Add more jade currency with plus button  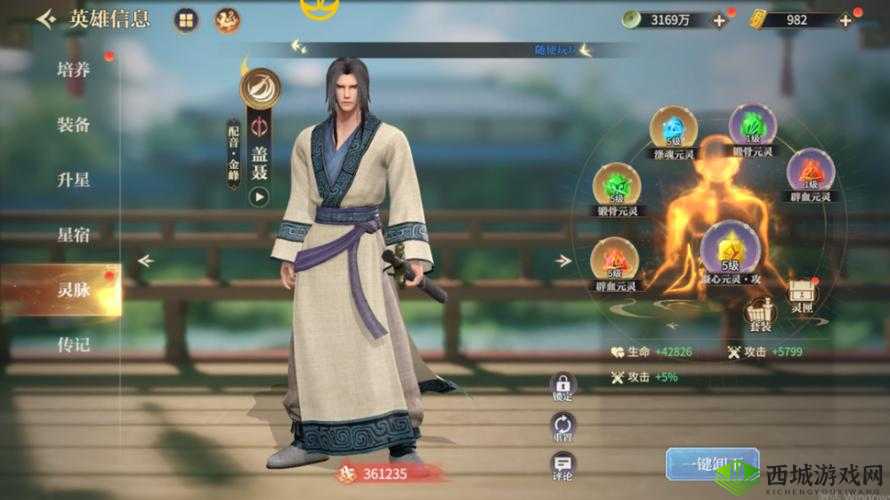coord(719,20)
